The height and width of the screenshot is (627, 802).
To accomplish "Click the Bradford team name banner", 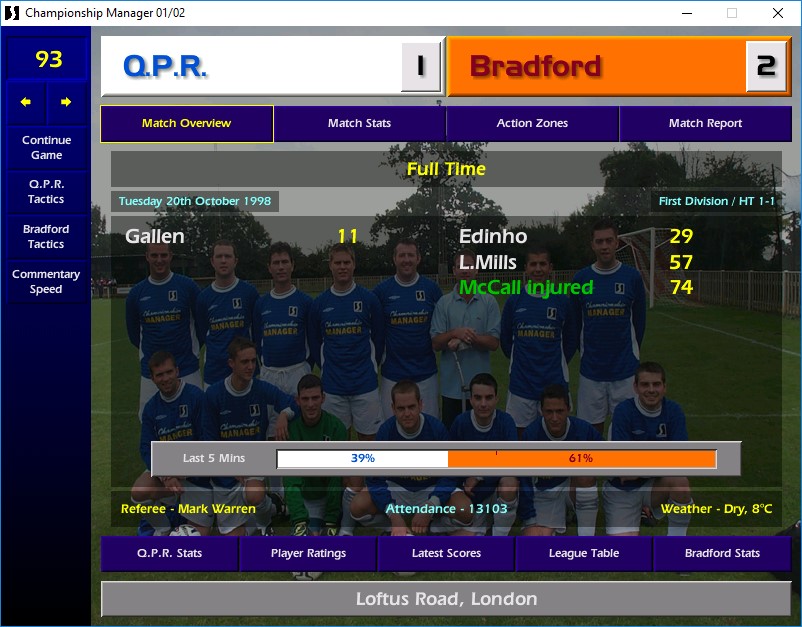I will pyautogui.click(x=596, y=67).
